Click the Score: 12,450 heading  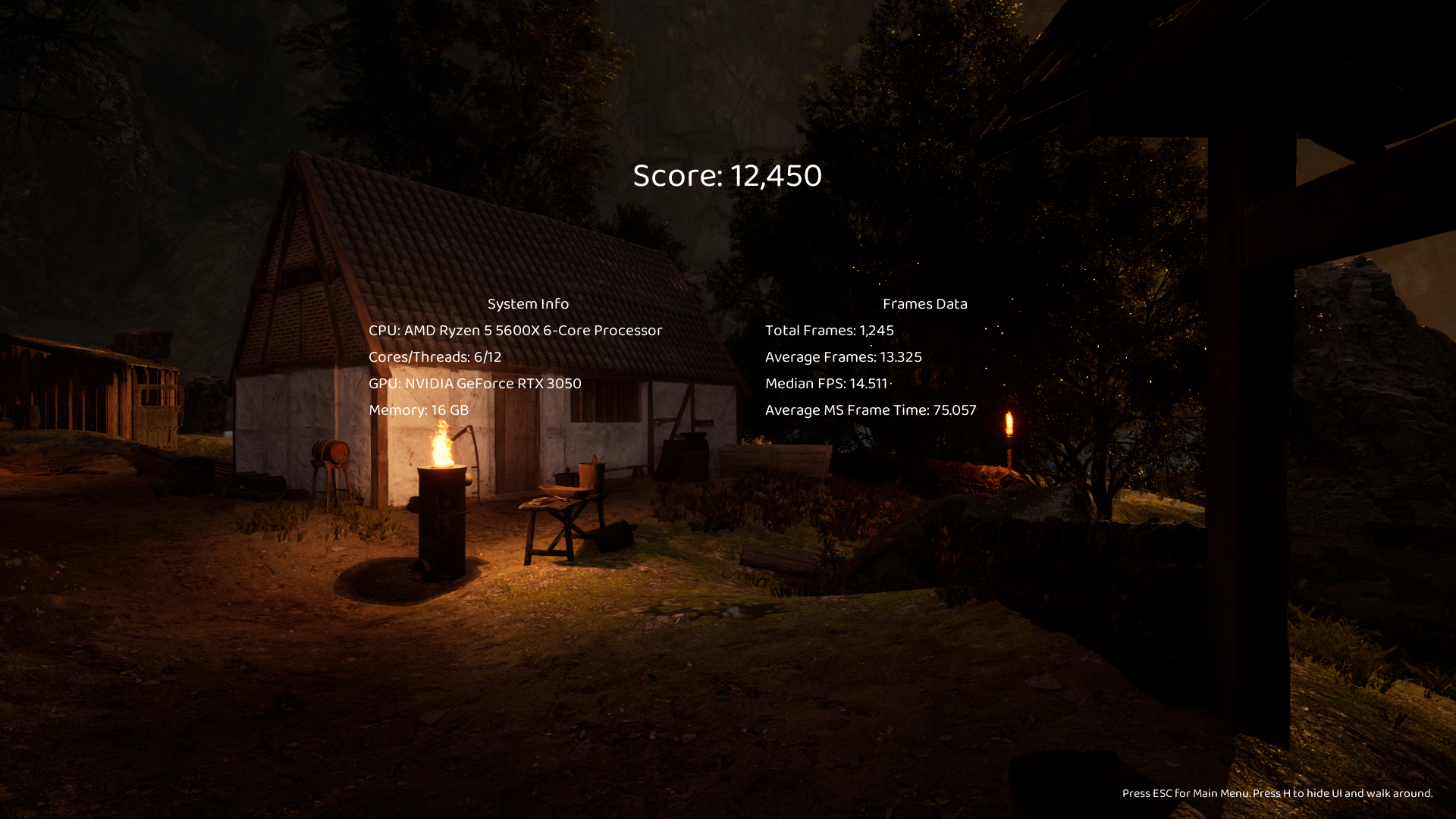(x=726, y=176)
